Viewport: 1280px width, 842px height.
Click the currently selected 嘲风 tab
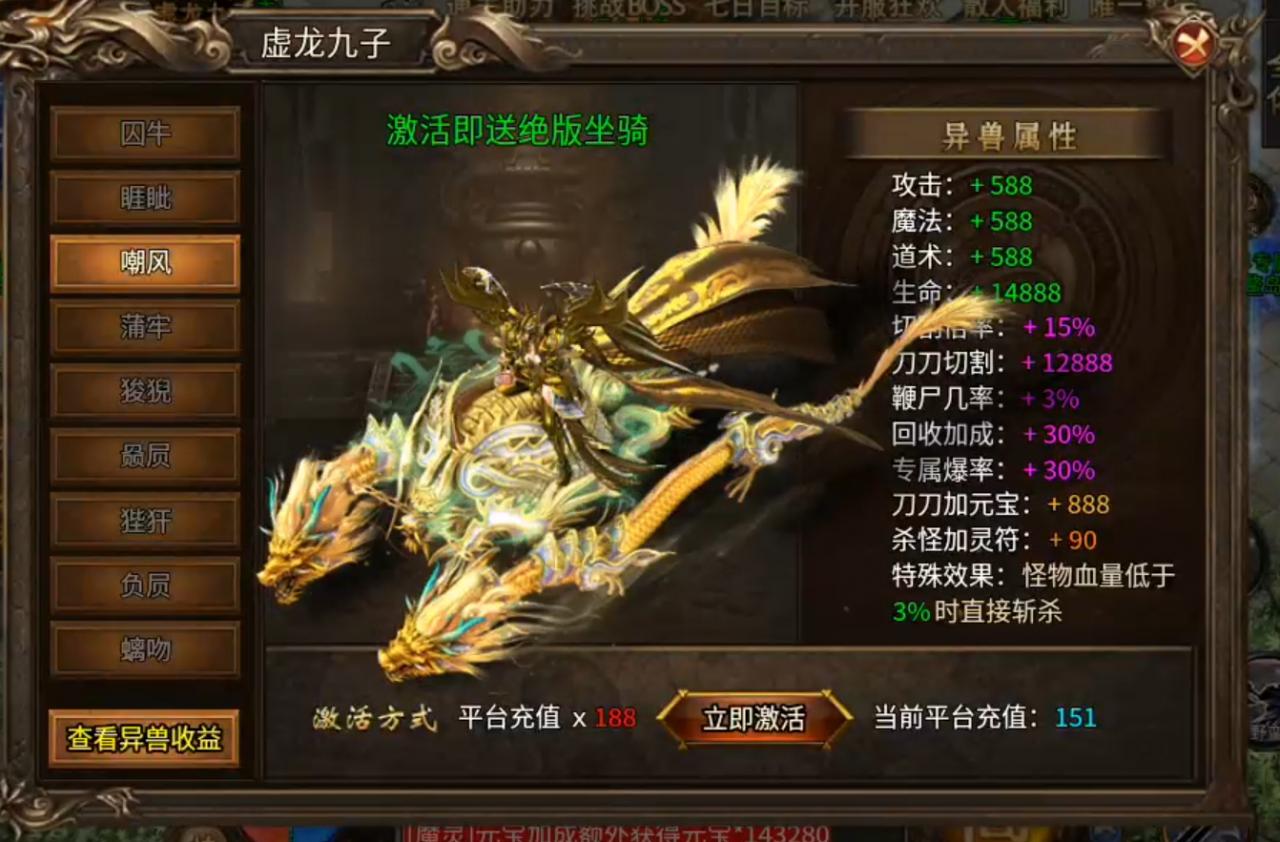tap(145, 263)
